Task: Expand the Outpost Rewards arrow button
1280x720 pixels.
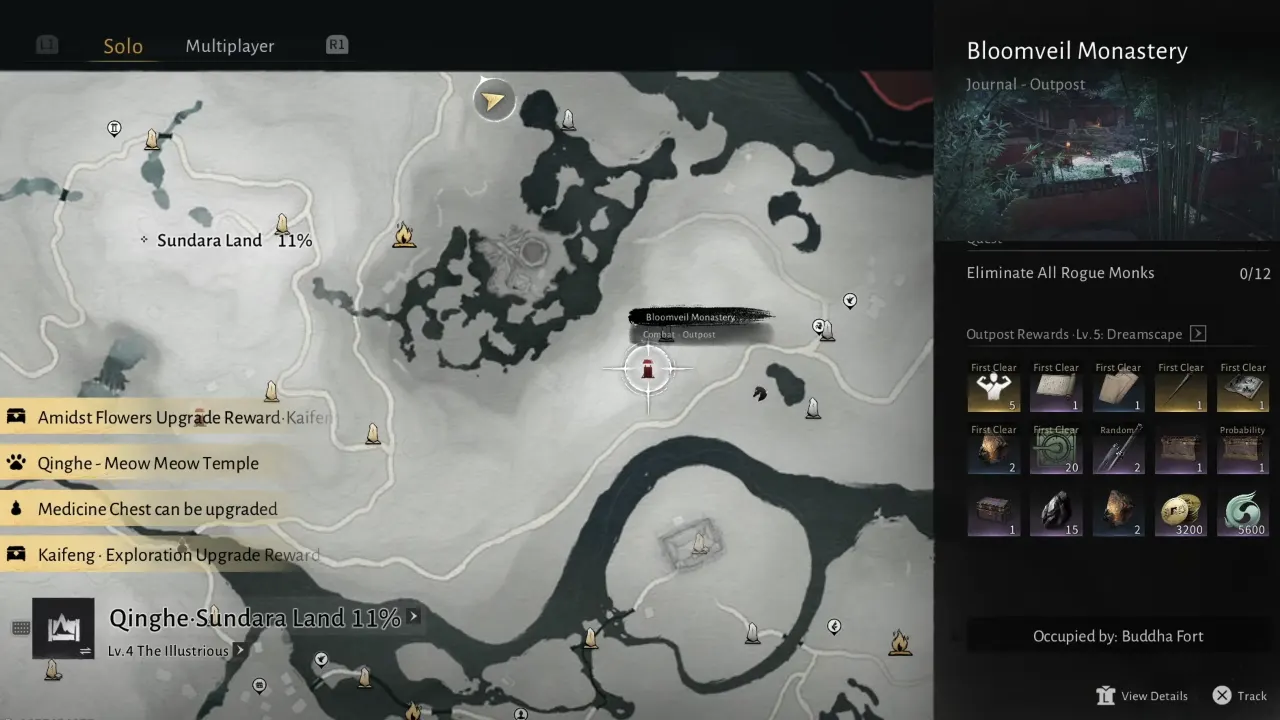Action: (x=1198, y=334)
